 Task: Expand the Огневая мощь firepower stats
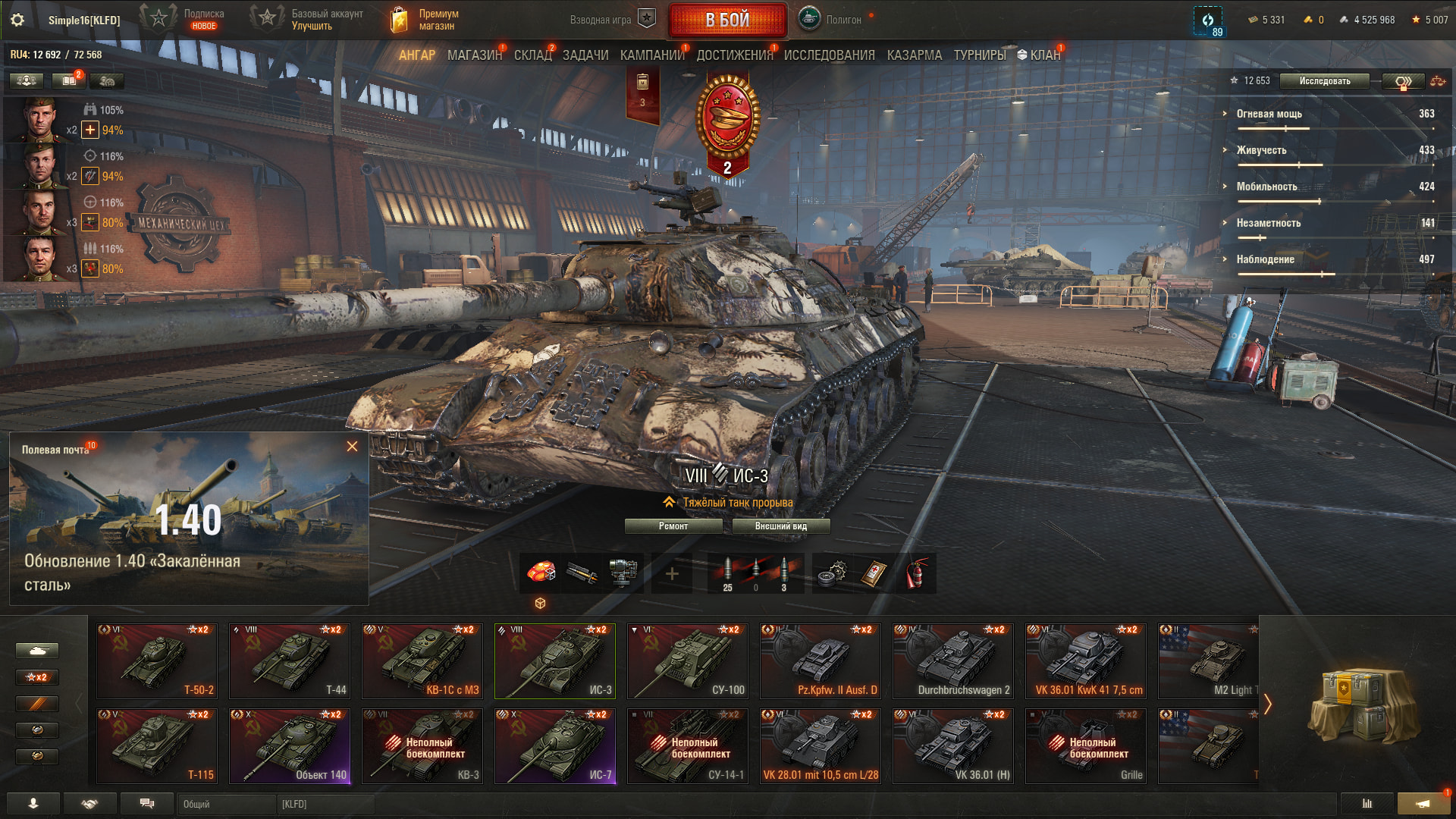click(1269, 114)
